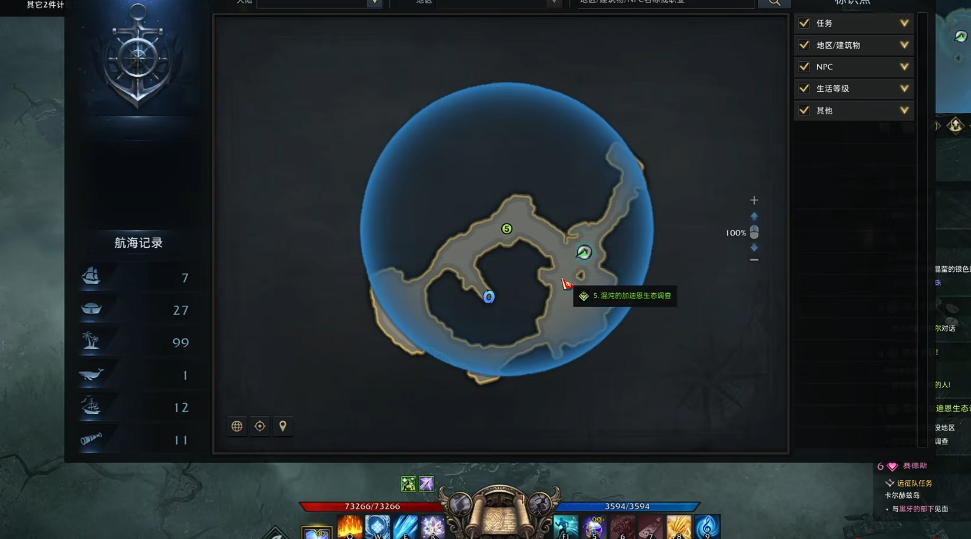Viewport: 971px width, 539px height.
Task: Click the blue numbered marker on the map
Action: click(489, 297)
